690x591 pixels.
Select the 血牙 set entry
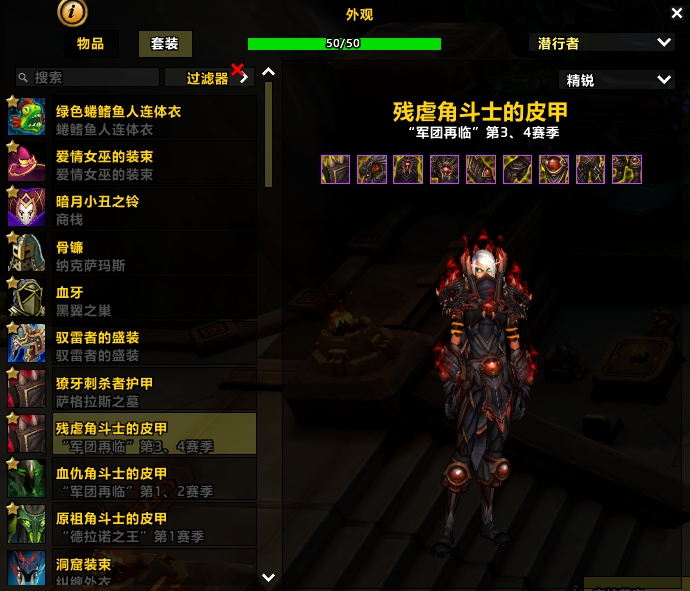tap(132, 298)
